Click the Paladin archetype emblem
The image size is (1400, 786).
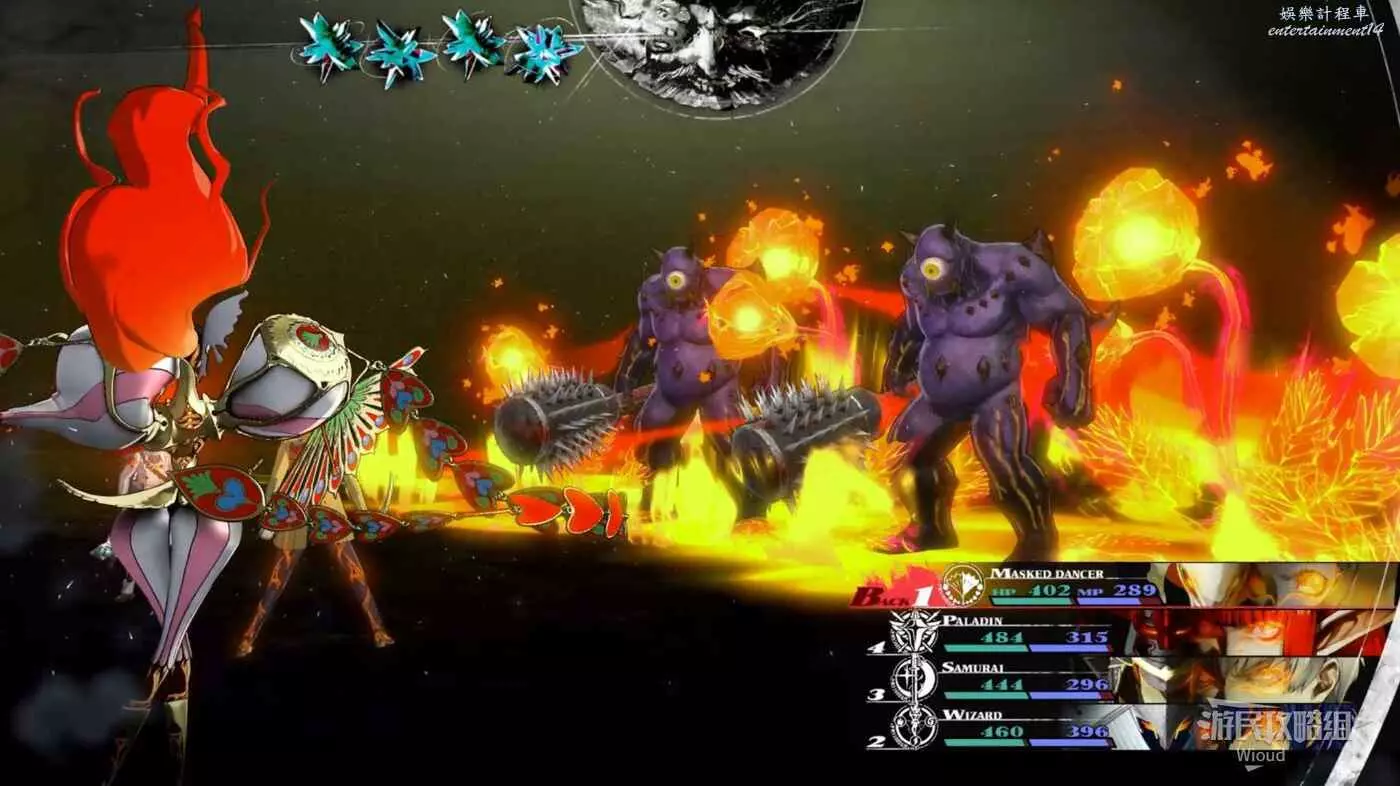[x=916, y=632]
